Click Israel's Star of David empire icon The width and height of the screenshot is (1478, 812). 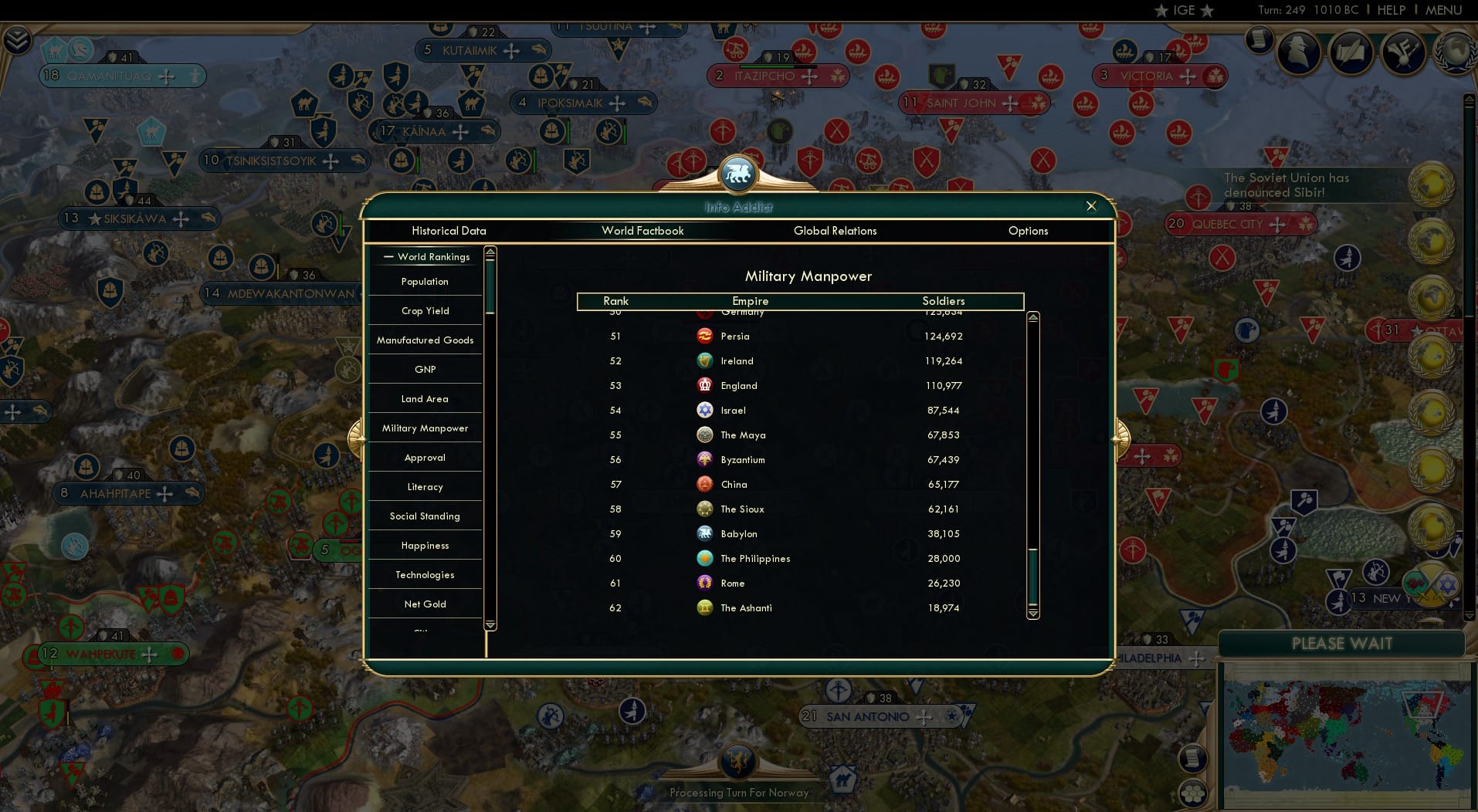(x=703, y=410)
